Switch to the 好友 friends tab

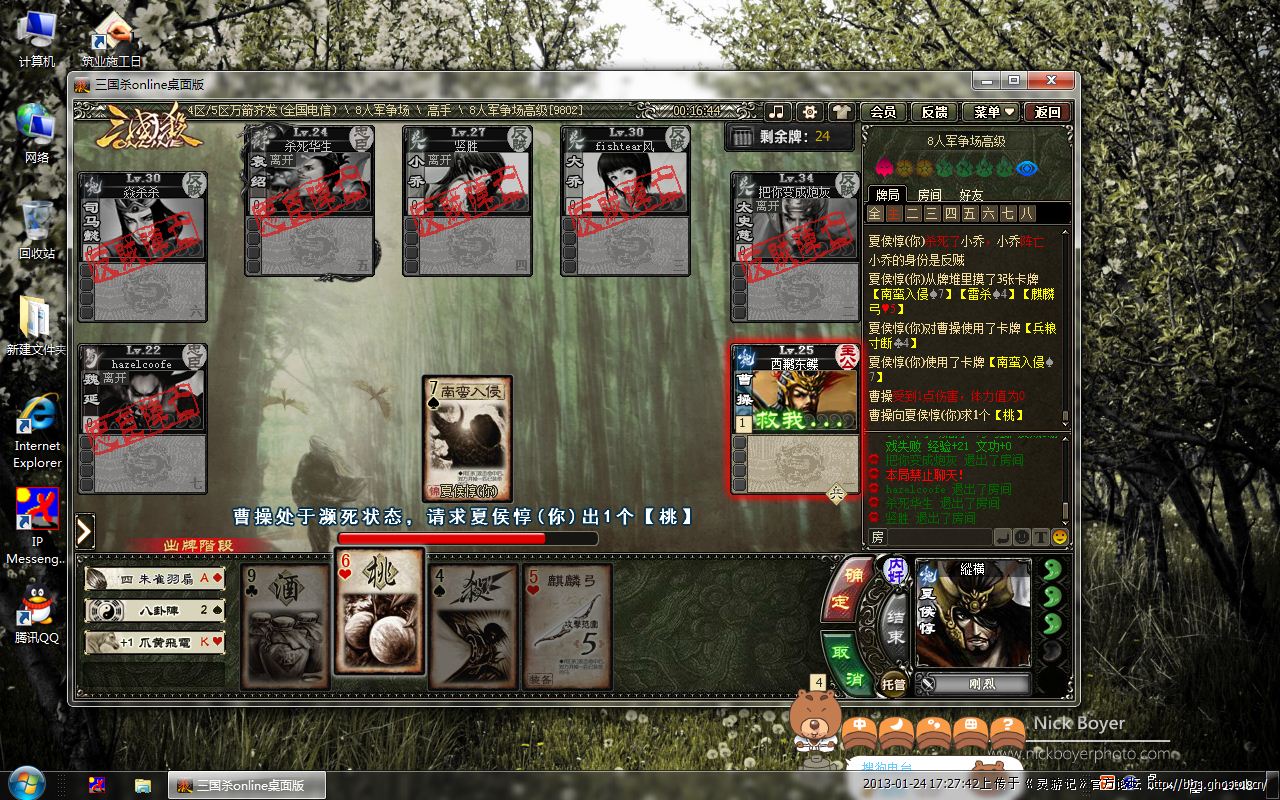[x=971, y=195]
